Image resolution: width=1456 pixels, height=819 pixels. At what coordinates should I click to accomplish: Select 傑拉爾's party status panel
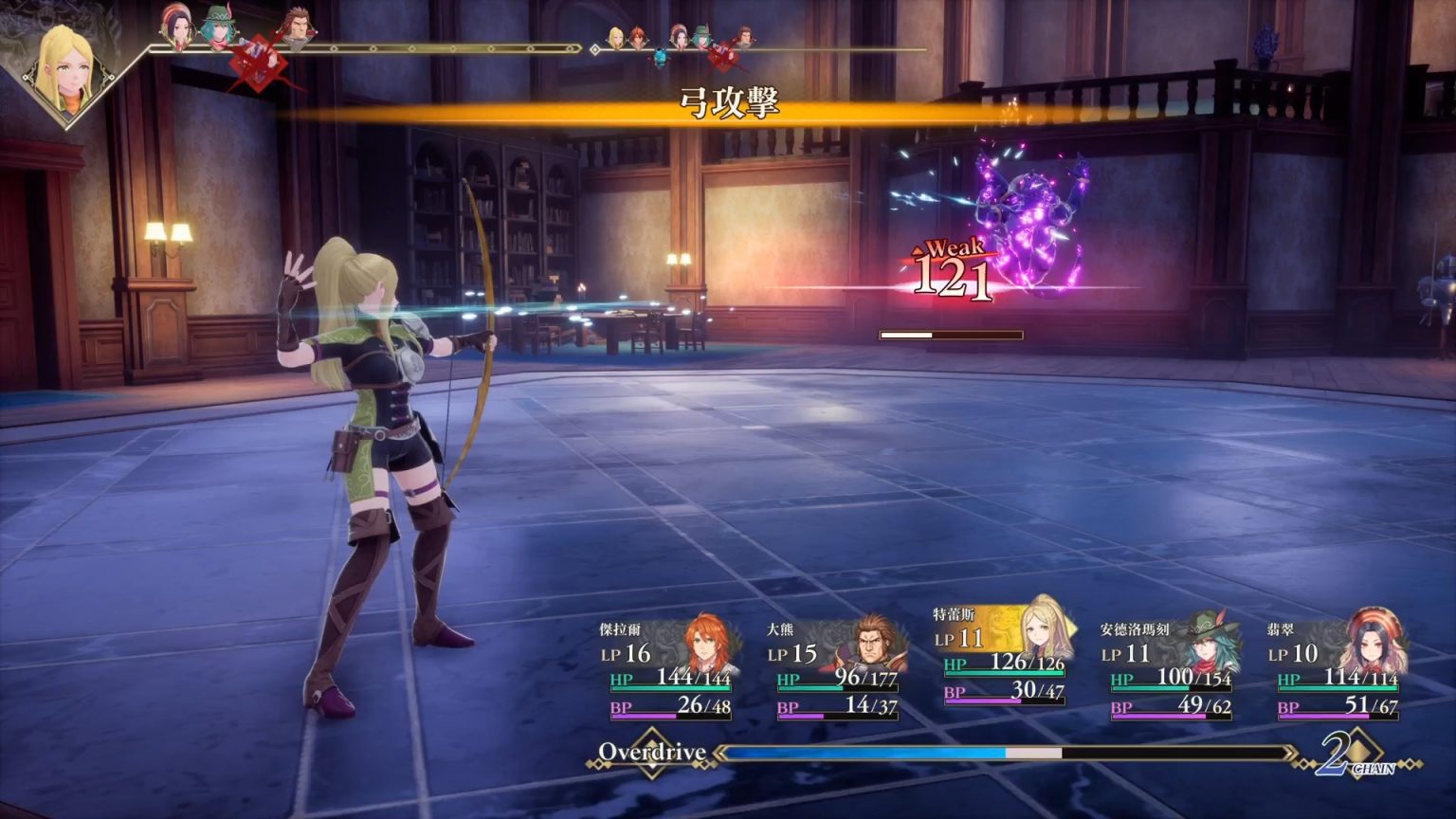click(667, 667)
